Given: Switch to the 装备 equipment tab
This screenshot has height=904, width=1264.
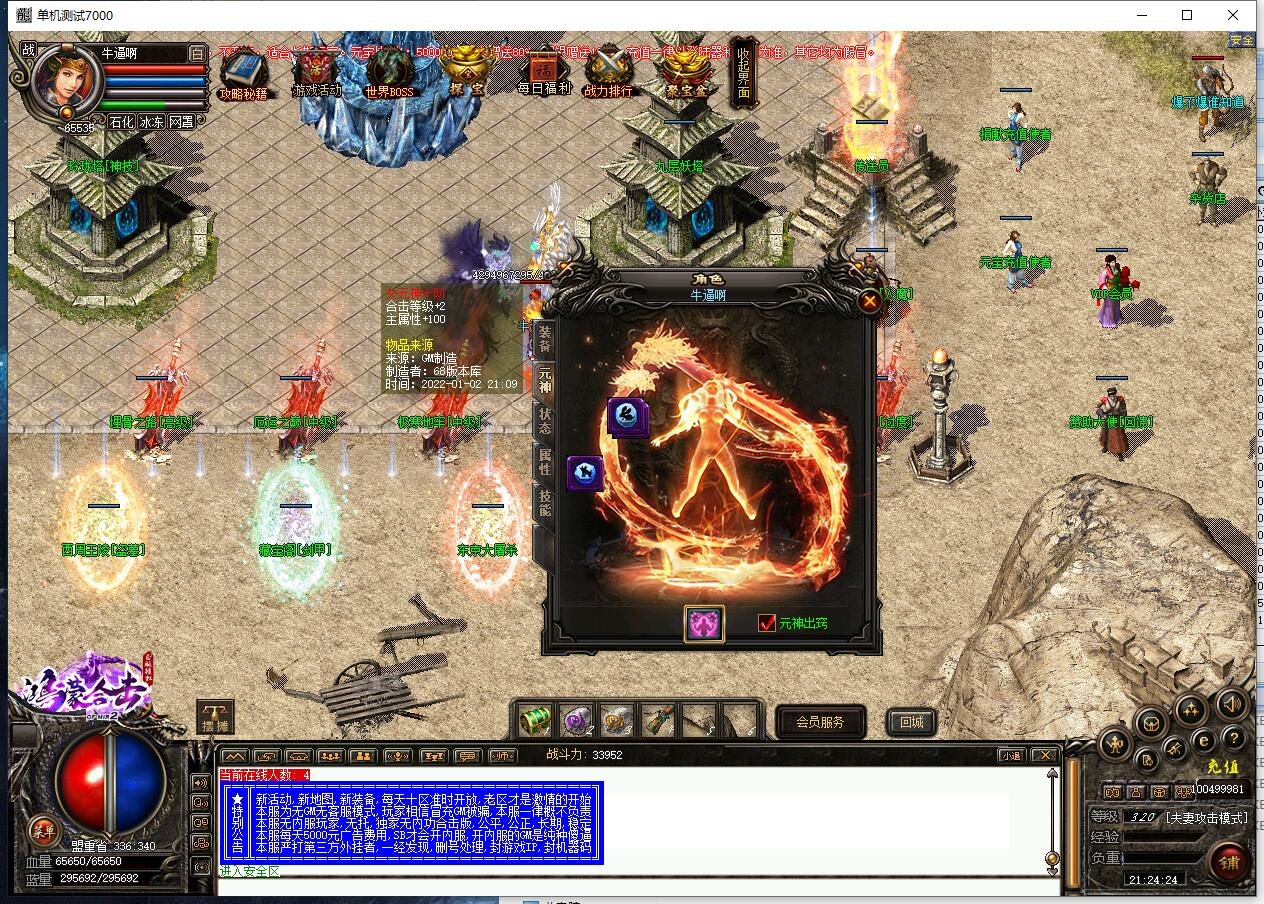Looking at the screenshot, I should (545, 336).
